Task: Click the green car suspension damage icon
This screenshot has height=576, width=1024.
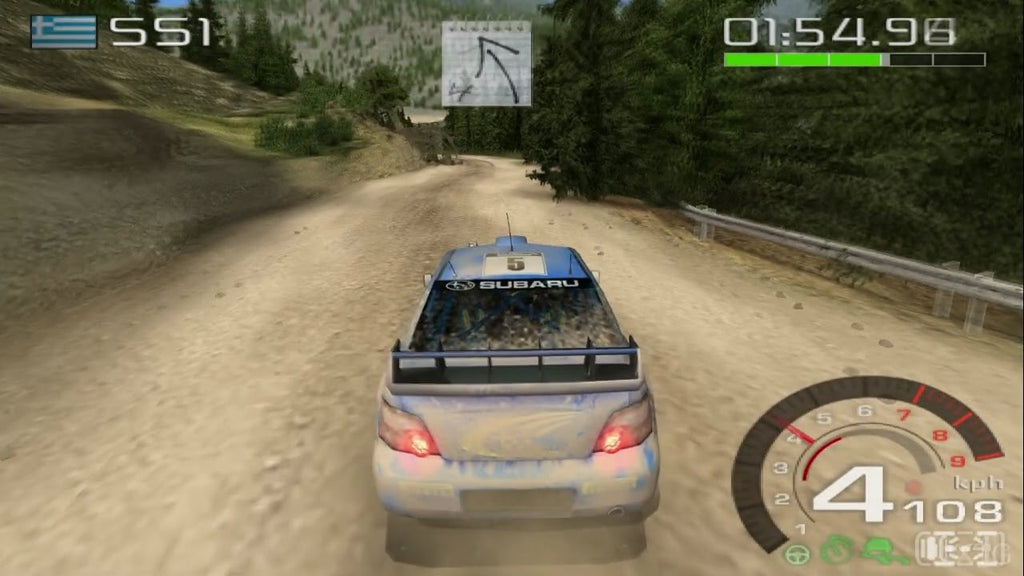Action: [x=881, y=550]
